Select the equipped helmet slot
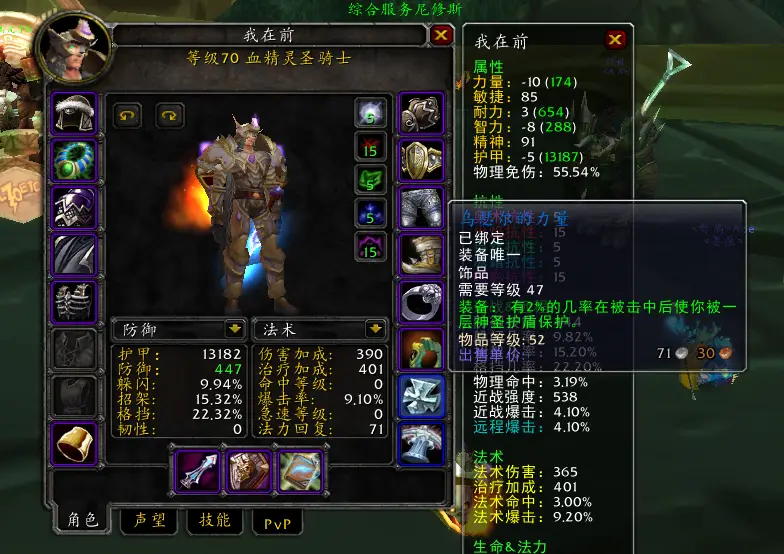Viewport: 784px width, 554px height. 74,113
